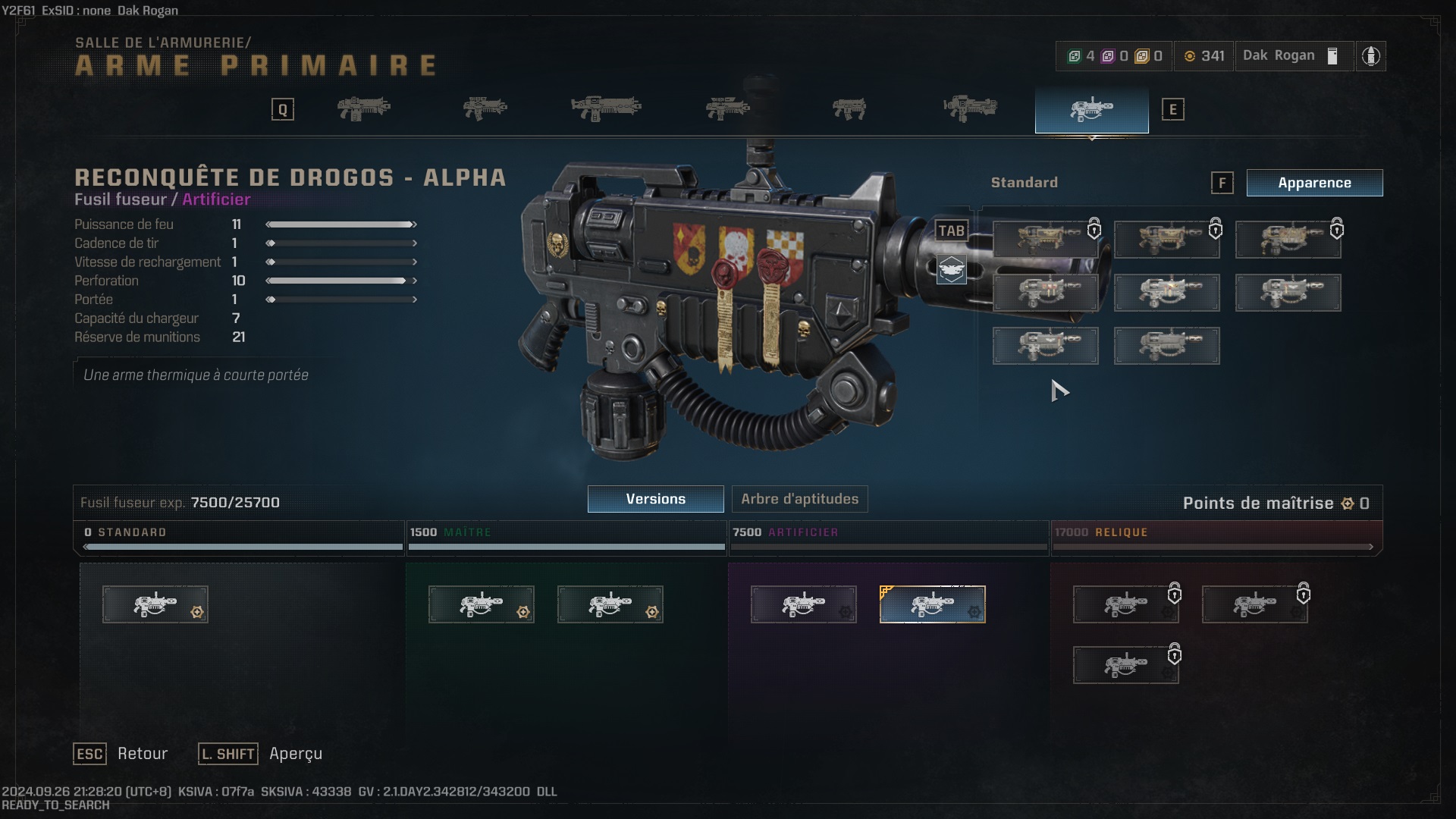1456x819 pixels.
Task: Select the highlighted Artificier weapon variant
Action: click(x=933, y=604)
